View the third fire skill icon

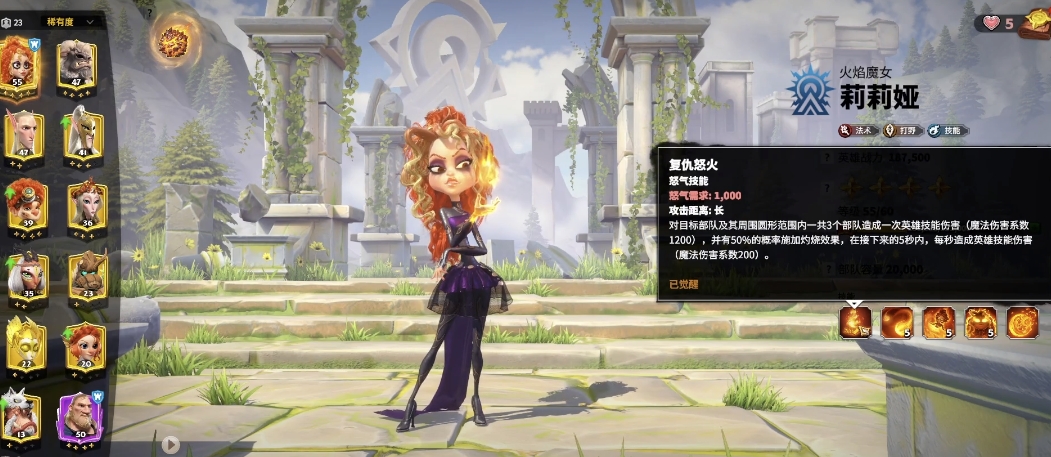(938, 321)
